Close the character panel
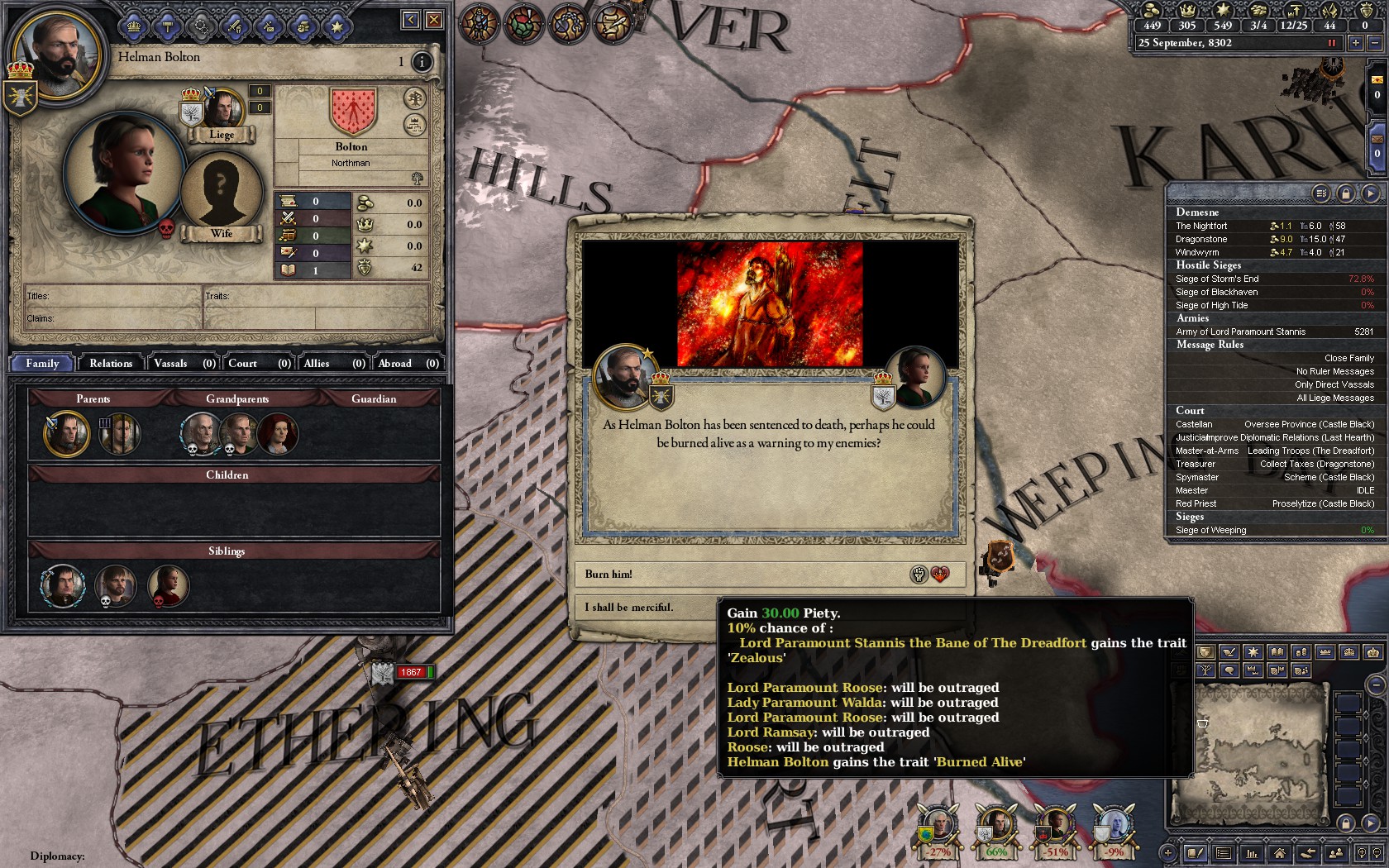This screenshot has width=1389, height=868. [434, 20]
